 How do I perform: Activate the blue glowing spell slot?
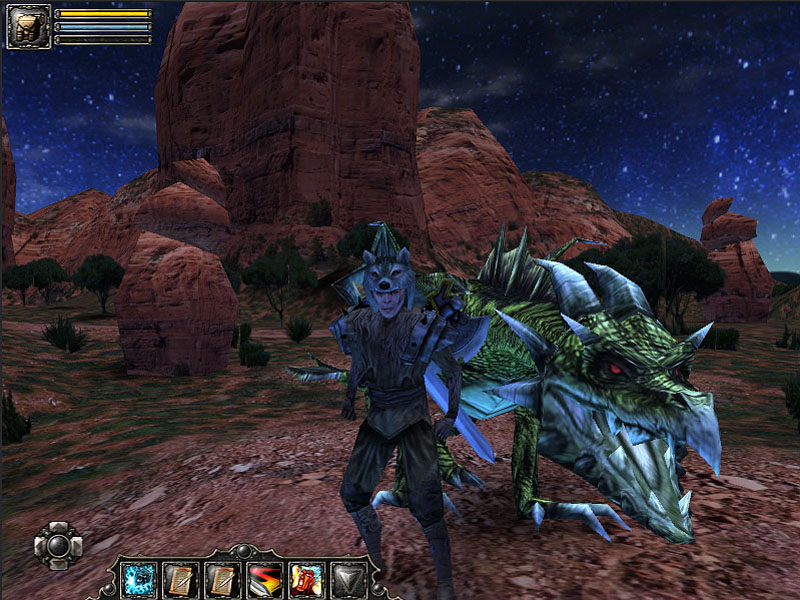[138, 578]
